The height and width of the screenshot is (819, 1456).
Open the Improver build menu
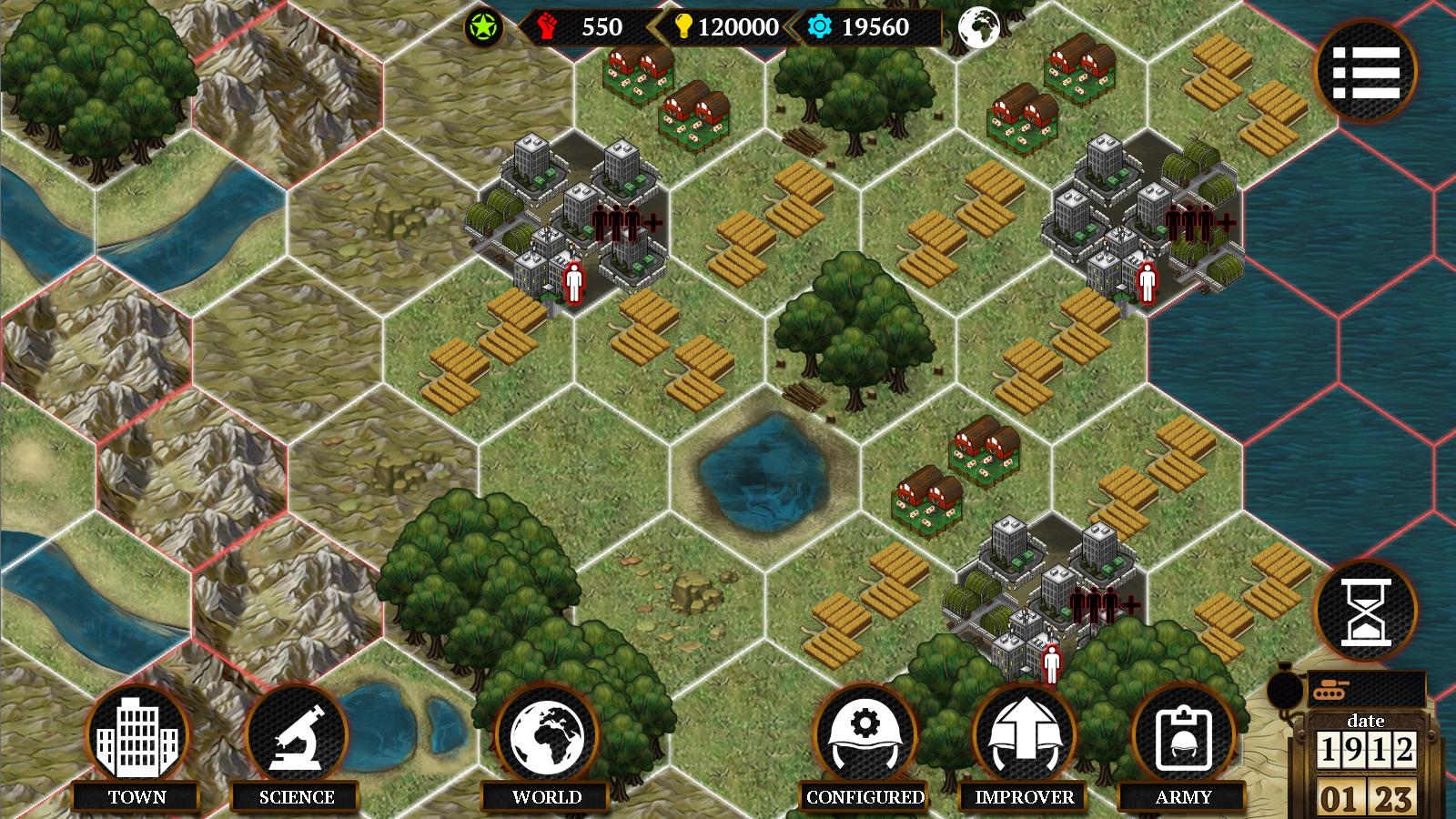coord(1024,737)
